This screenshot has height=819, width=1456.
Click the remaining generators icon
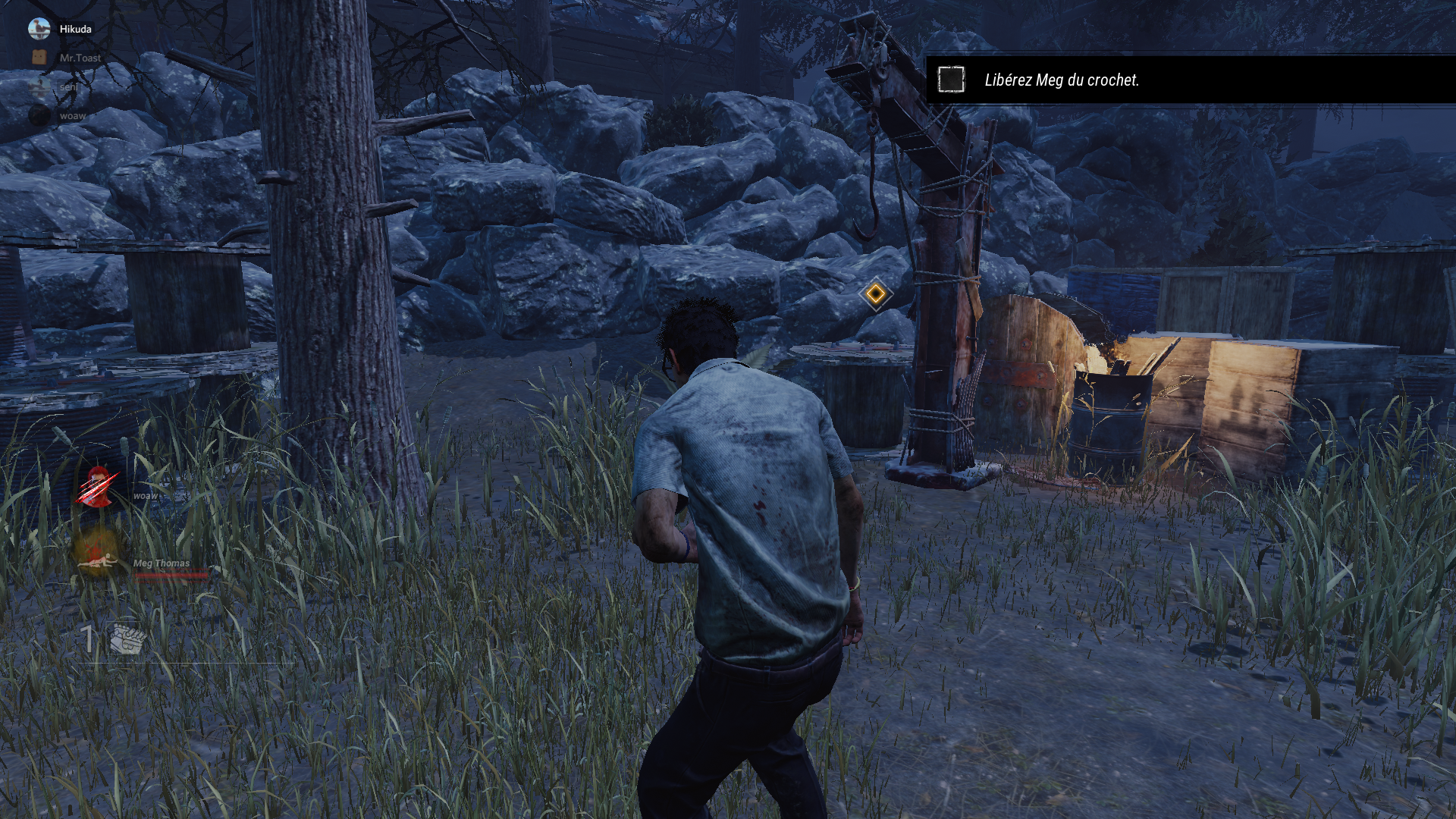coord(127,639)
